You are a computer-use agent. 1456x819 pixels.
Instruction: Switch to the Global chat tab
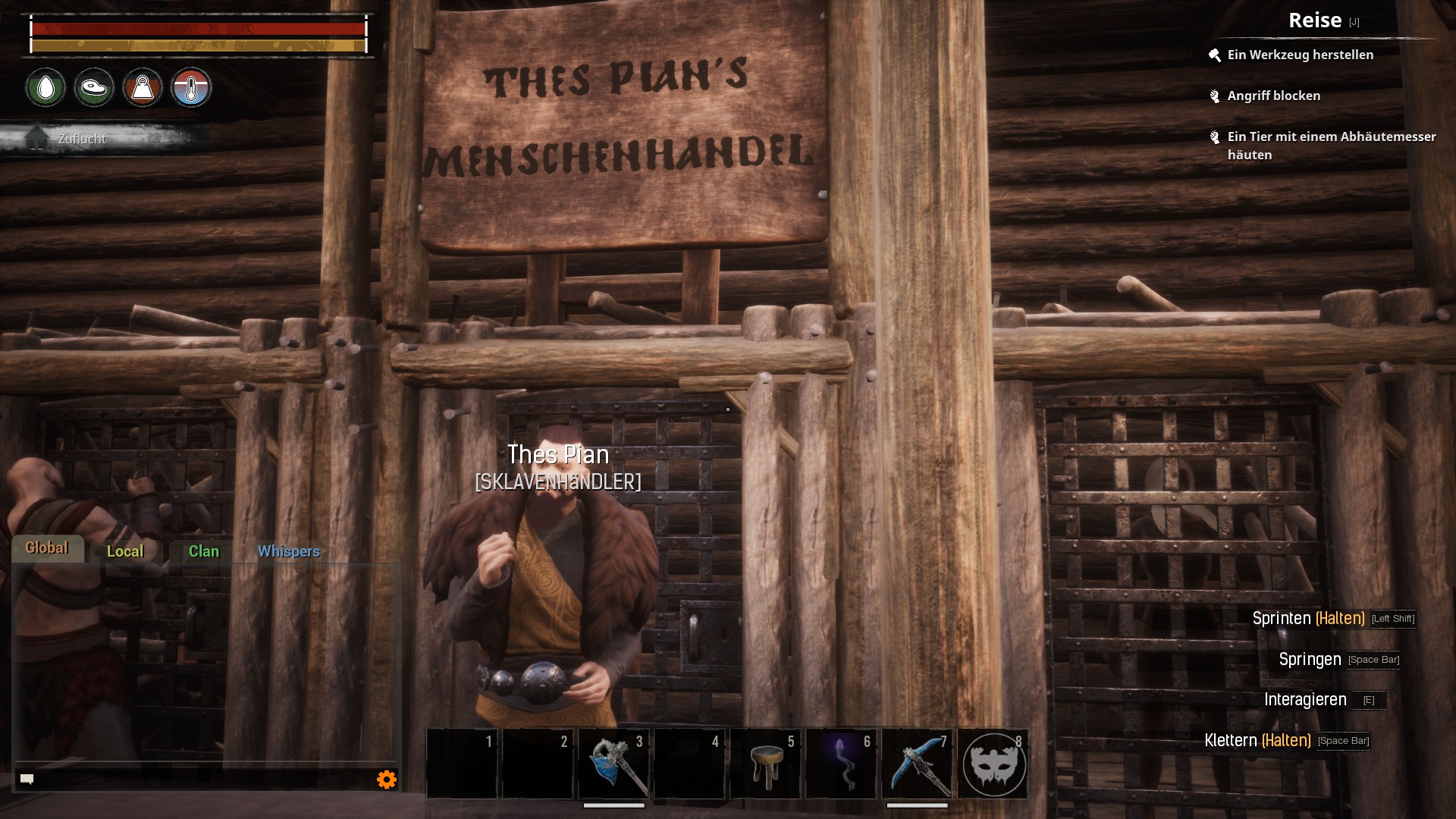pyautogui.click(x=47, y=548)
